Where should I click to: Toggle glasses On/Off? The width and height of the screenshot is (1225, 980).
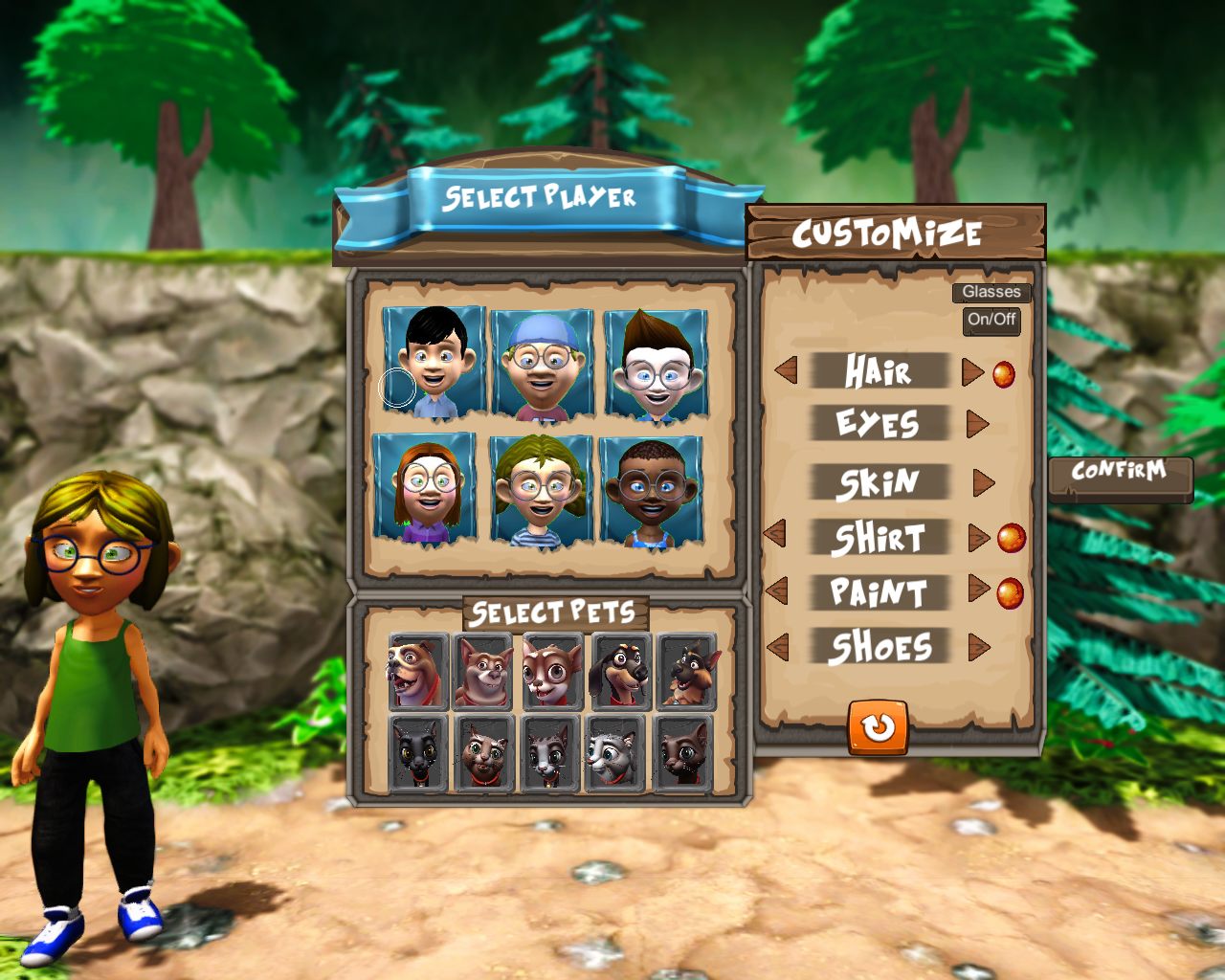[991, 320]
